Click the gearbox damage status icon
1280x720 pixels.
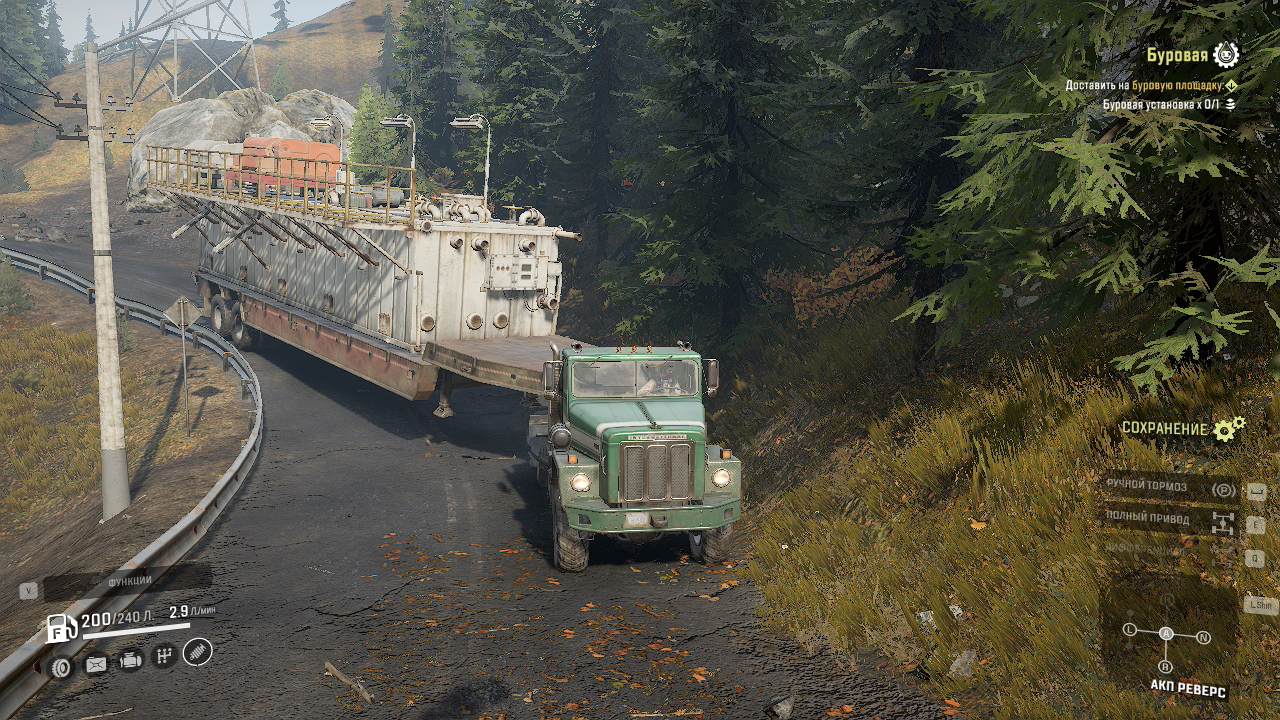pos(165,656)
